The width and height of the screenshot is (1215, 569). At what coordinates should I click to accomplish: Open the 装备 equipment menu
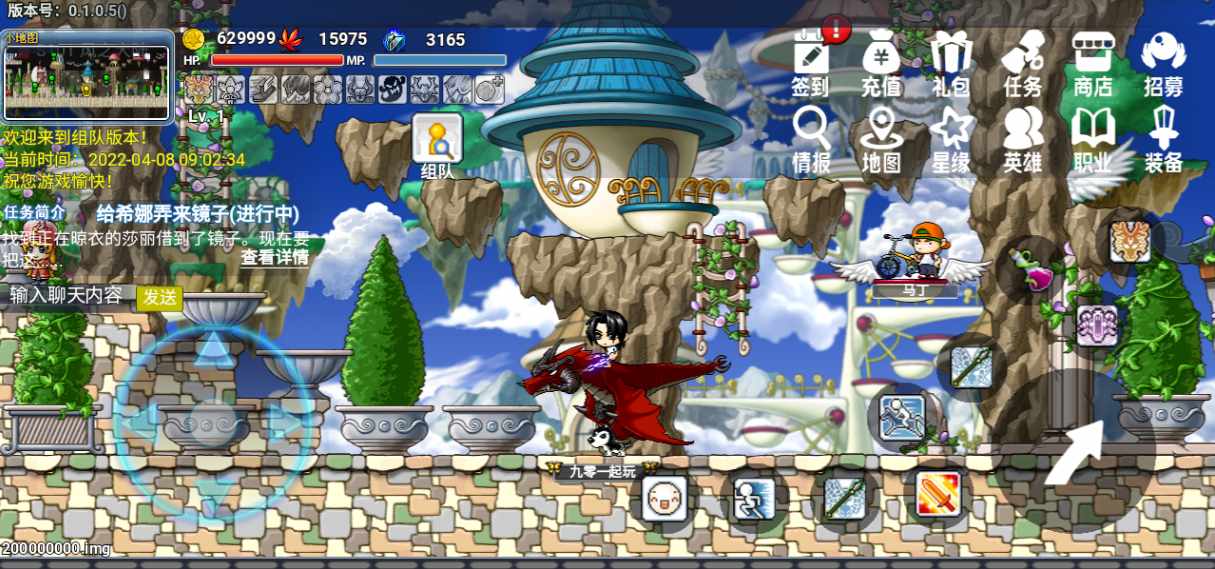1163,140
